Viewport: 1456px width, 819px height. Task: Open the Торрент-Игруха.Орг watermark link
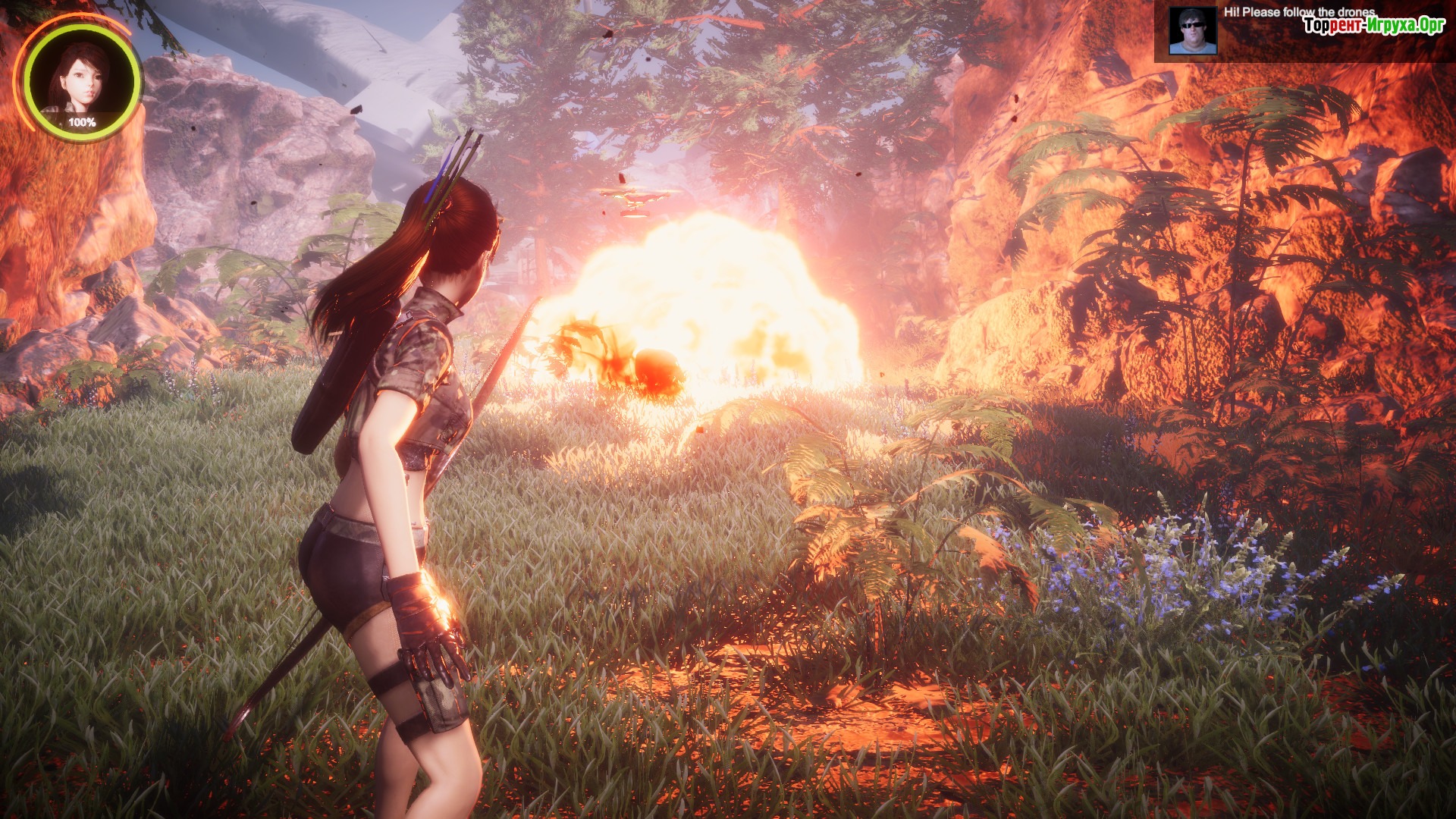(1373, 26)
